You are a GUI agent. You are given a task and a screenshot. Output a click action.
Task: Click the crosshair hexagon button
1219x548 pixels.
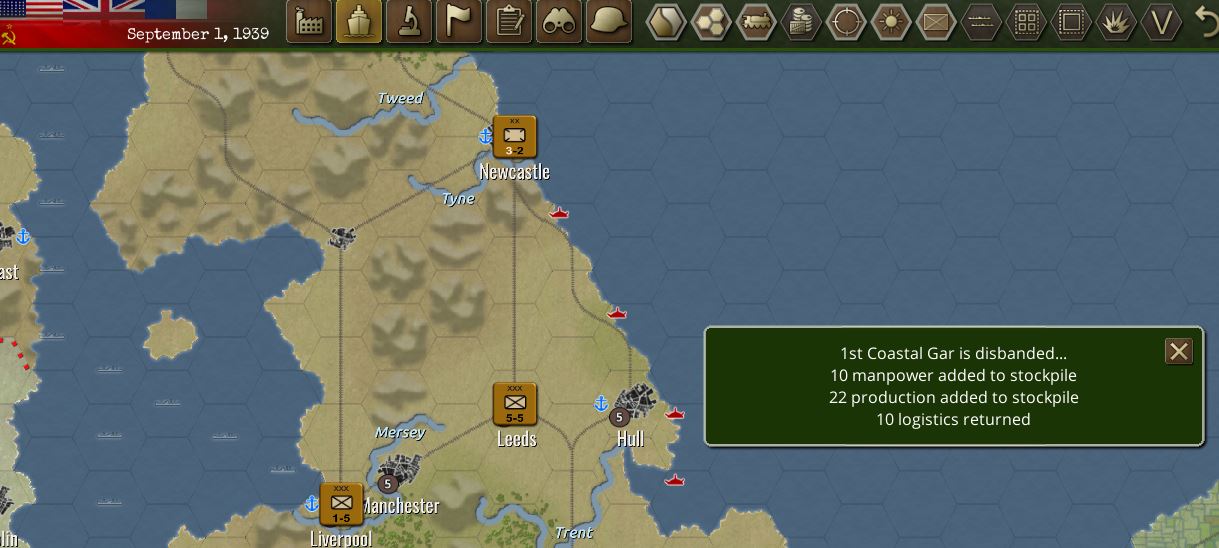(846, 21)
